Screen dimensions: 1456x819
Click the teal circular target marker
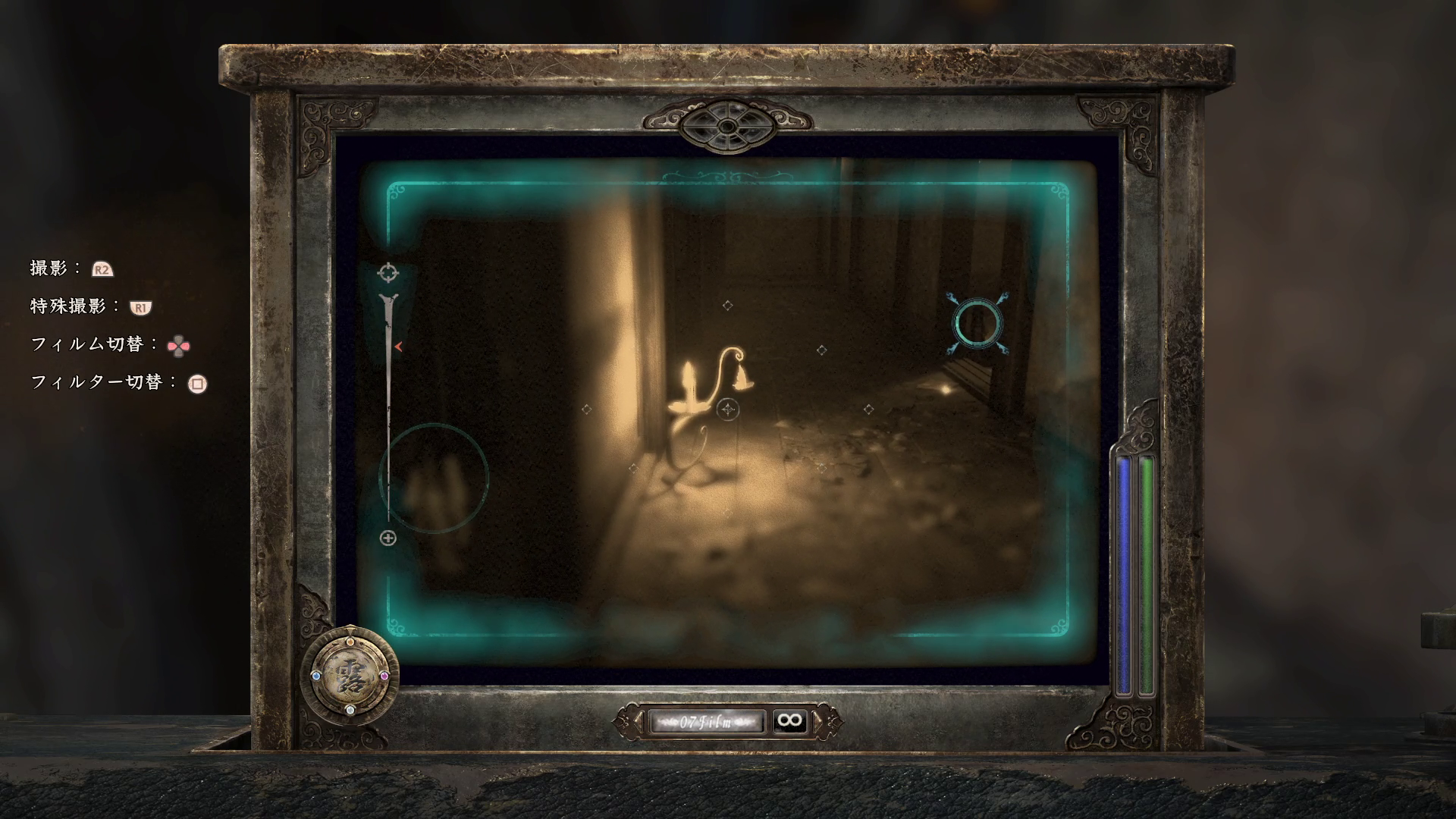click(x=978, y=324)
